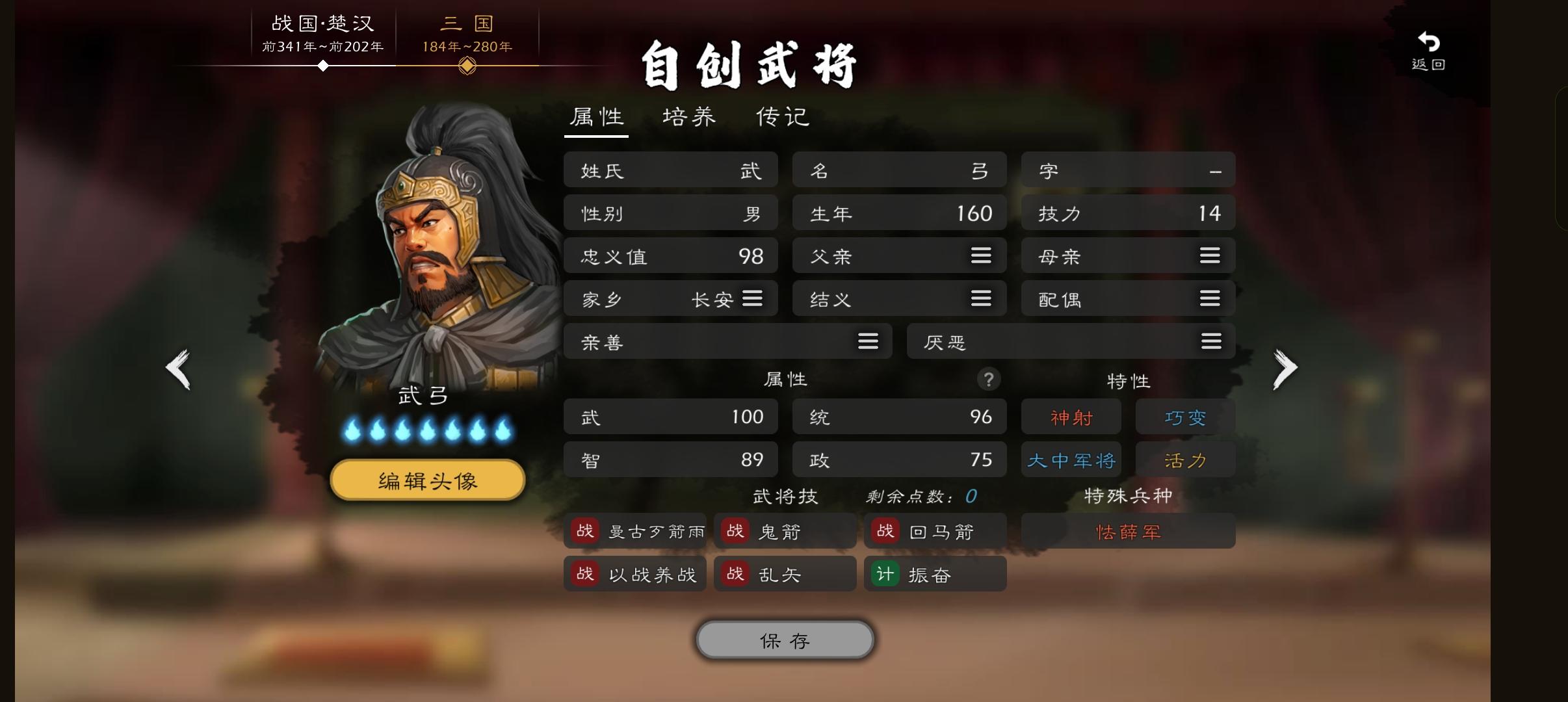Viewport: 1568px width, 702px height.
Task: Toggle the 巧变 trait
Action: coord(1184,417)
